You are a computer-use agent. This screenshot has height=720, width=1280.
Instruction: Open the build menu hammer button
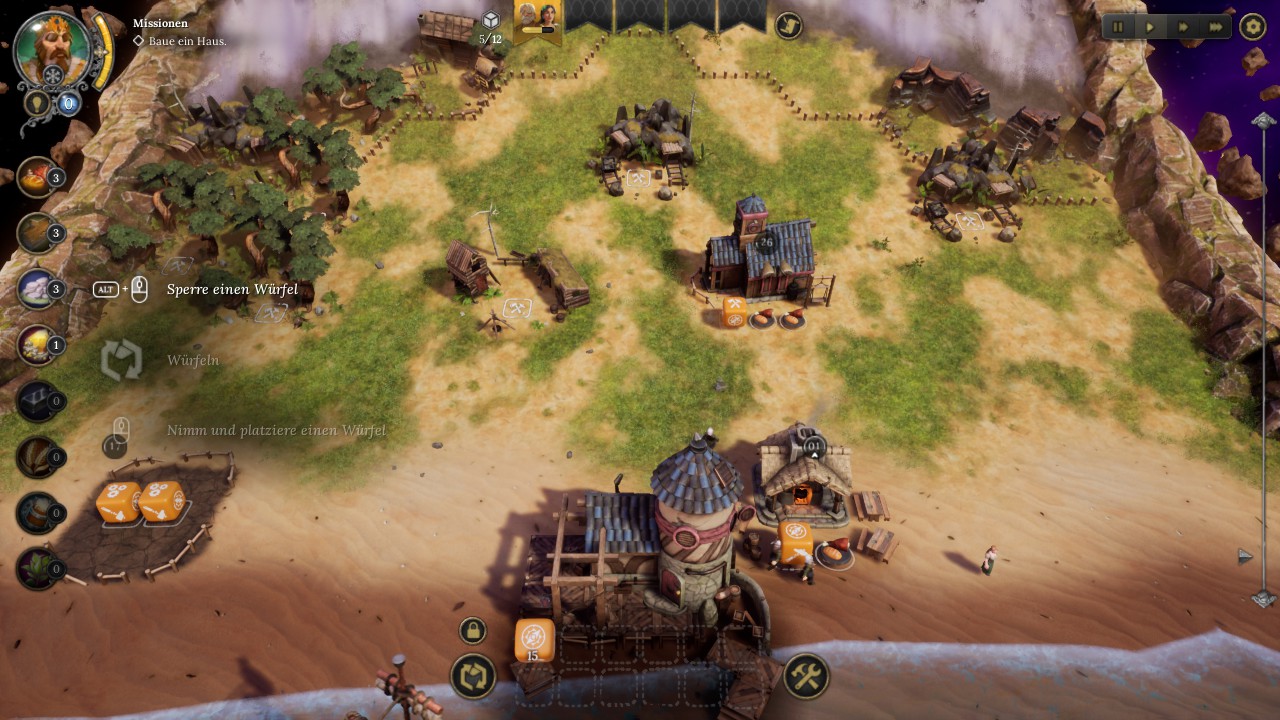click(x=805, y=676)
